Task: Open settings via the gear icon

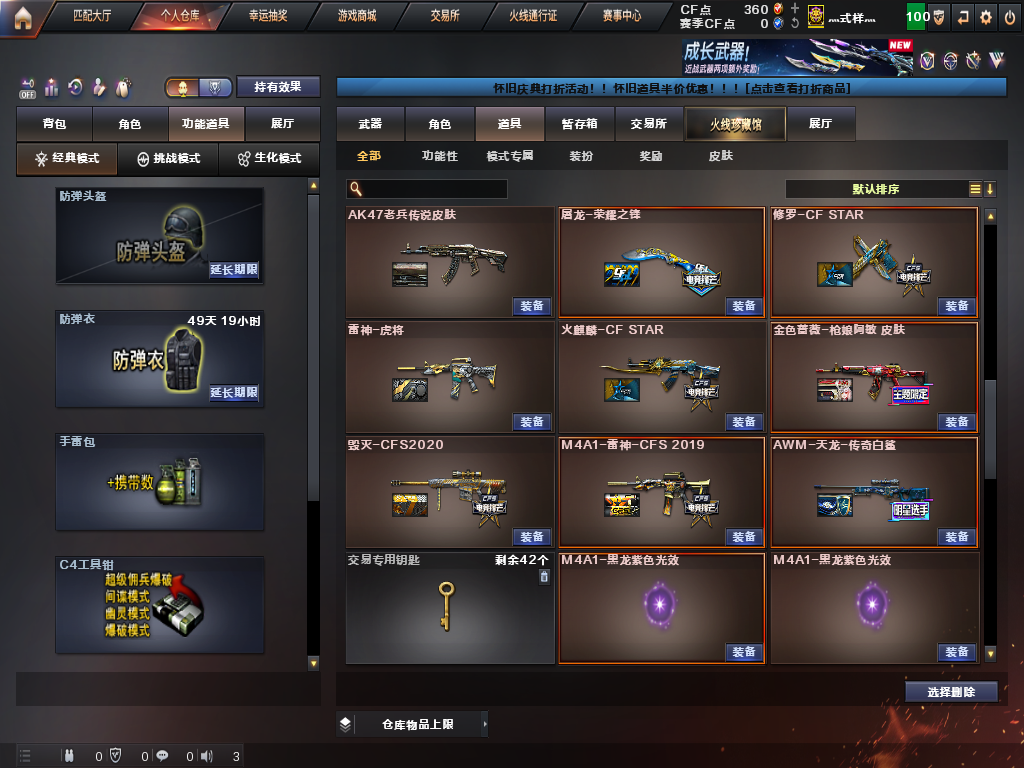Action: pos(986,17)
